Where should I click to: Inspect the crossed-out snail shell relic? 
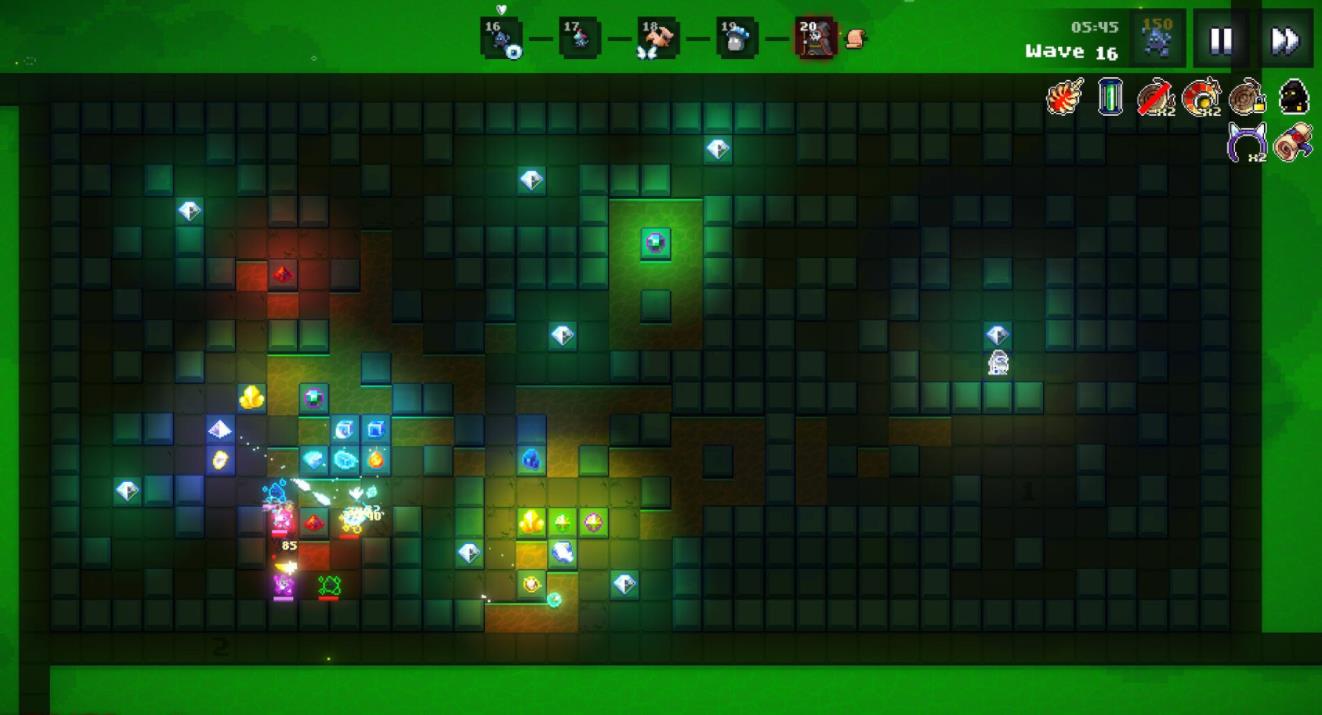click(x=1156, y=97)
